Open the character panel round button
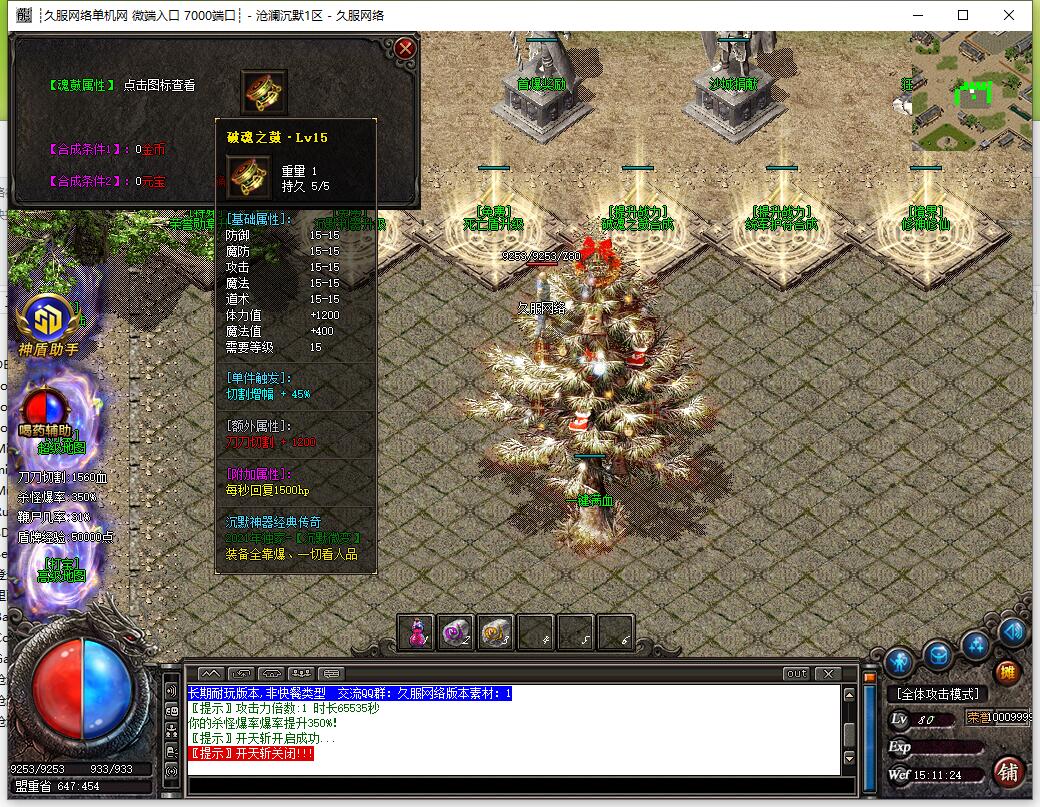 click(900, 661)
